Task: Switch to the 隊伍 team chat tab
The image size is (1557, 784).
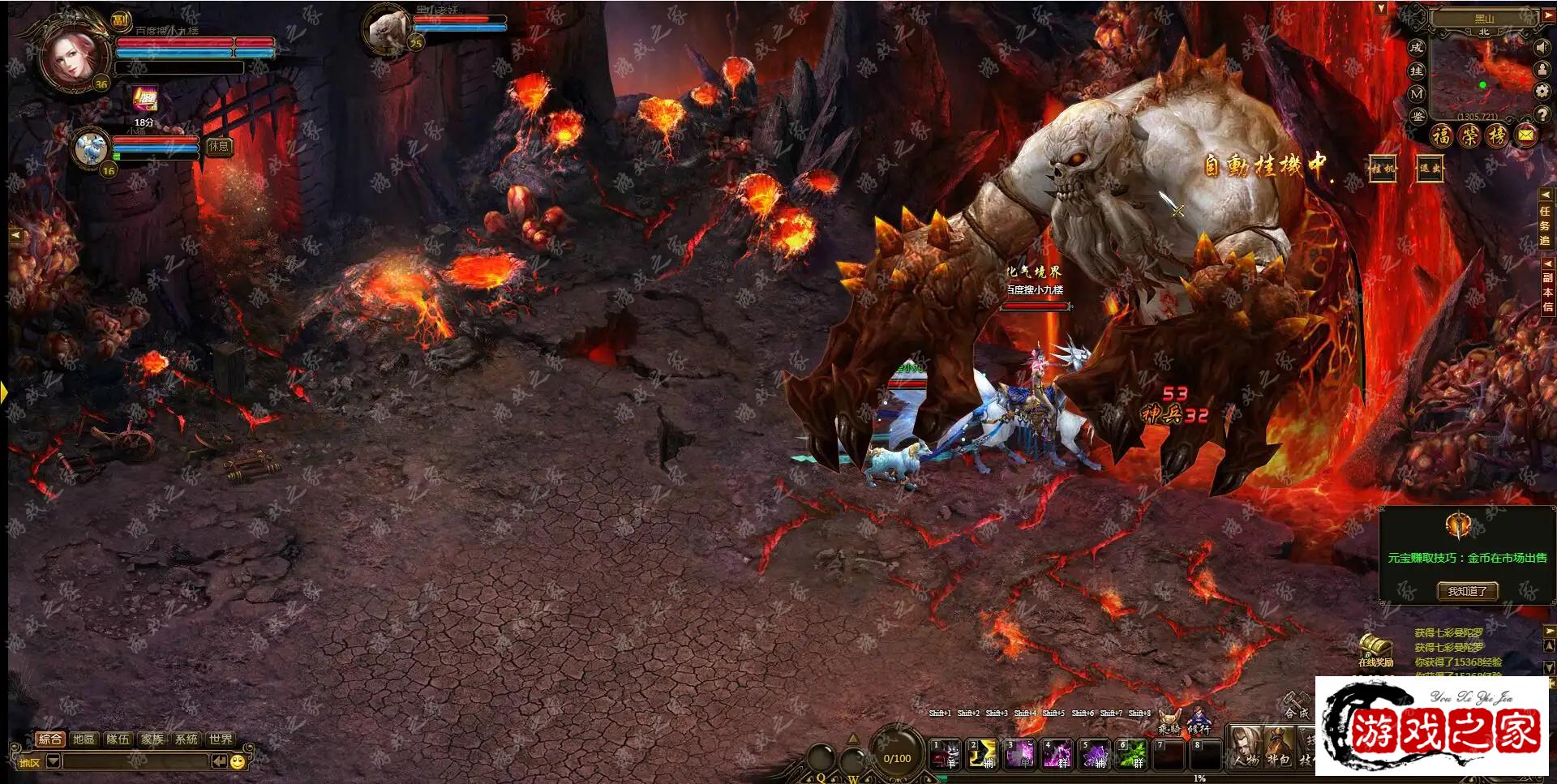Action: 118,739
